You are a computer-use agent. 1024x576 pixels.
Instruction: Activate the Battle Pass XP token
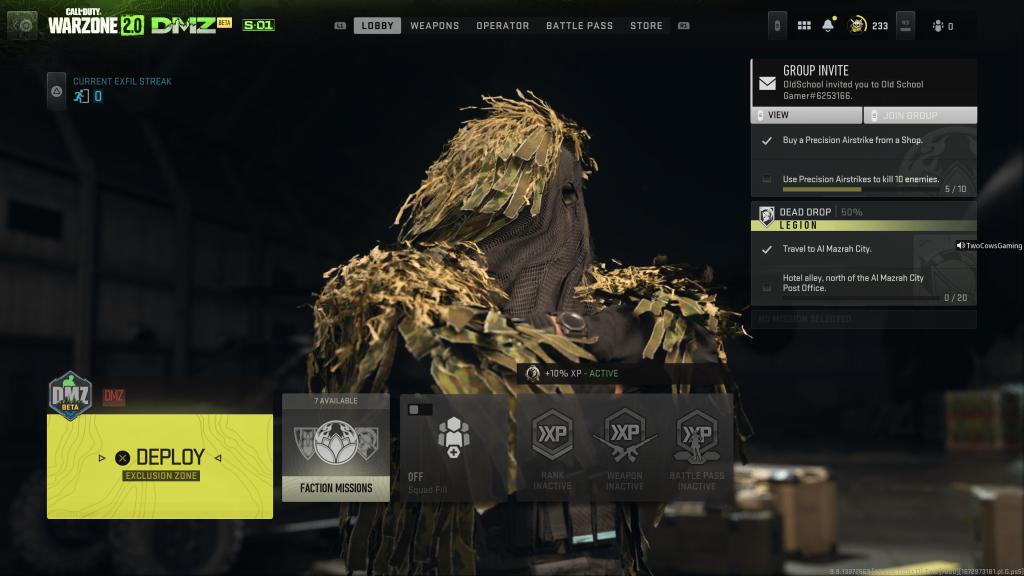(696, 447)
